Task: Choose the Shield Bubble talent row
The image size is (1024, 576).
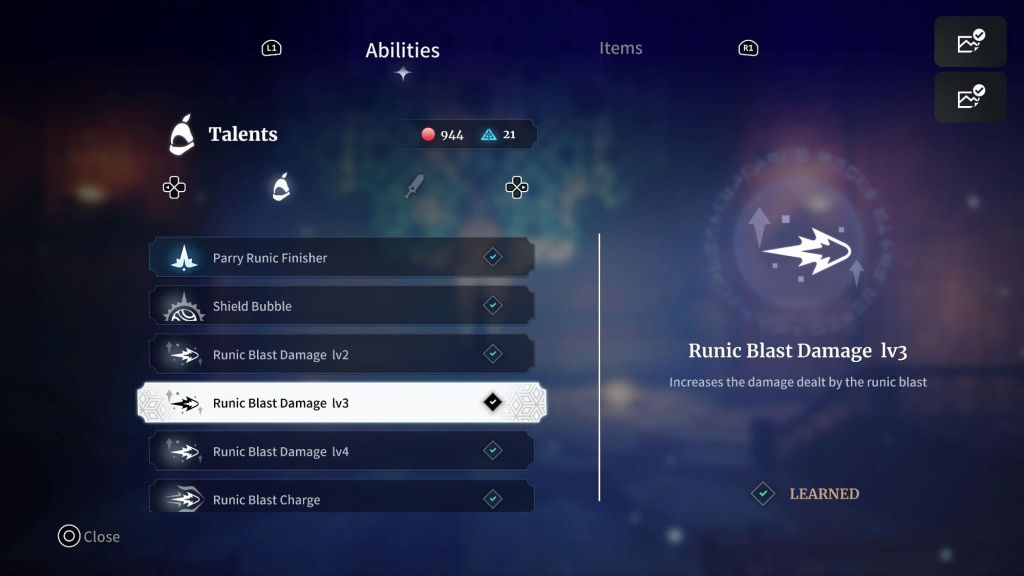Action: pos(341,306)
